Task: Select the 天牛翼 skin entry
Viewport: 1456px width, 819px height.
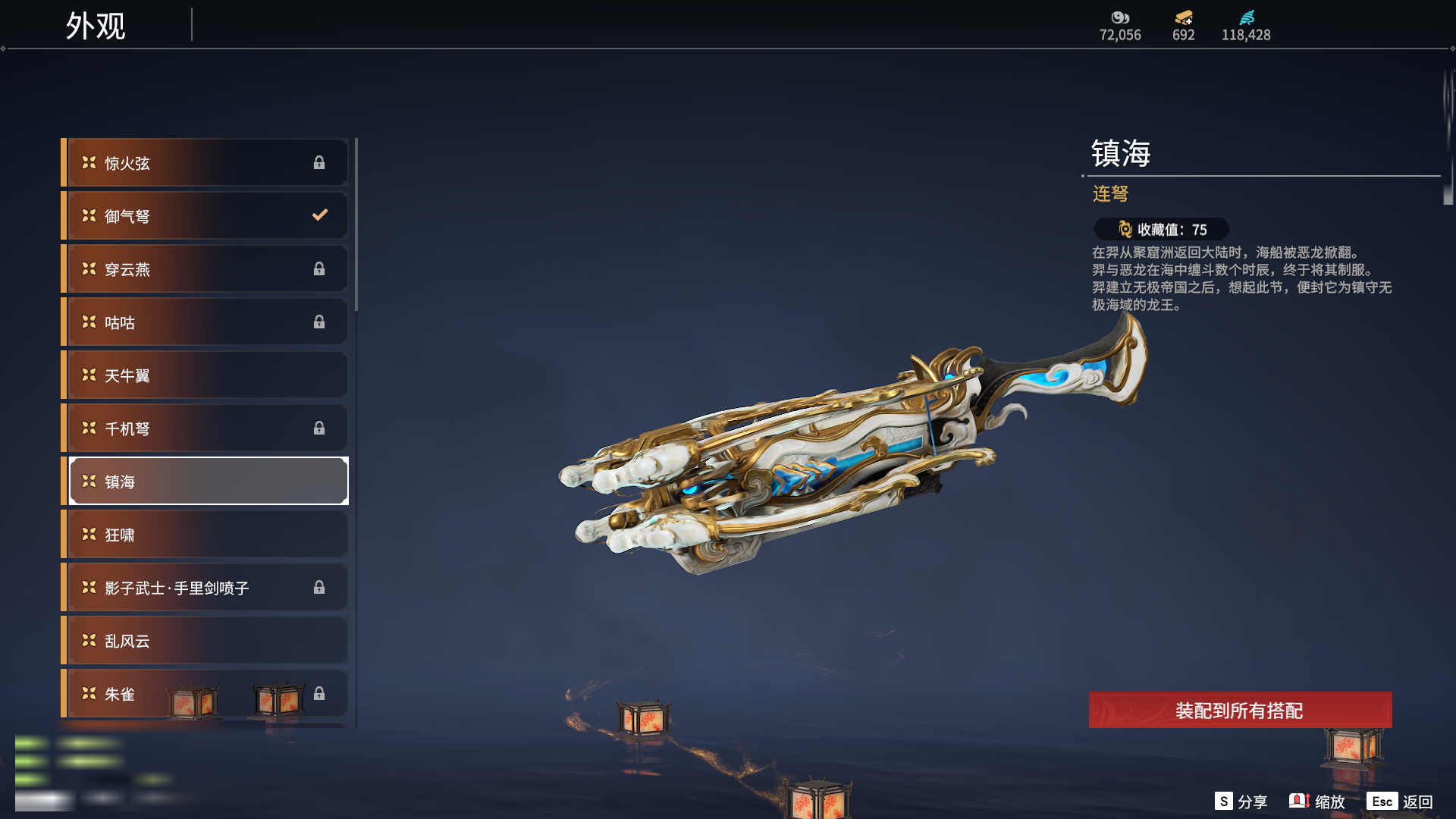Action: point(205,375)
